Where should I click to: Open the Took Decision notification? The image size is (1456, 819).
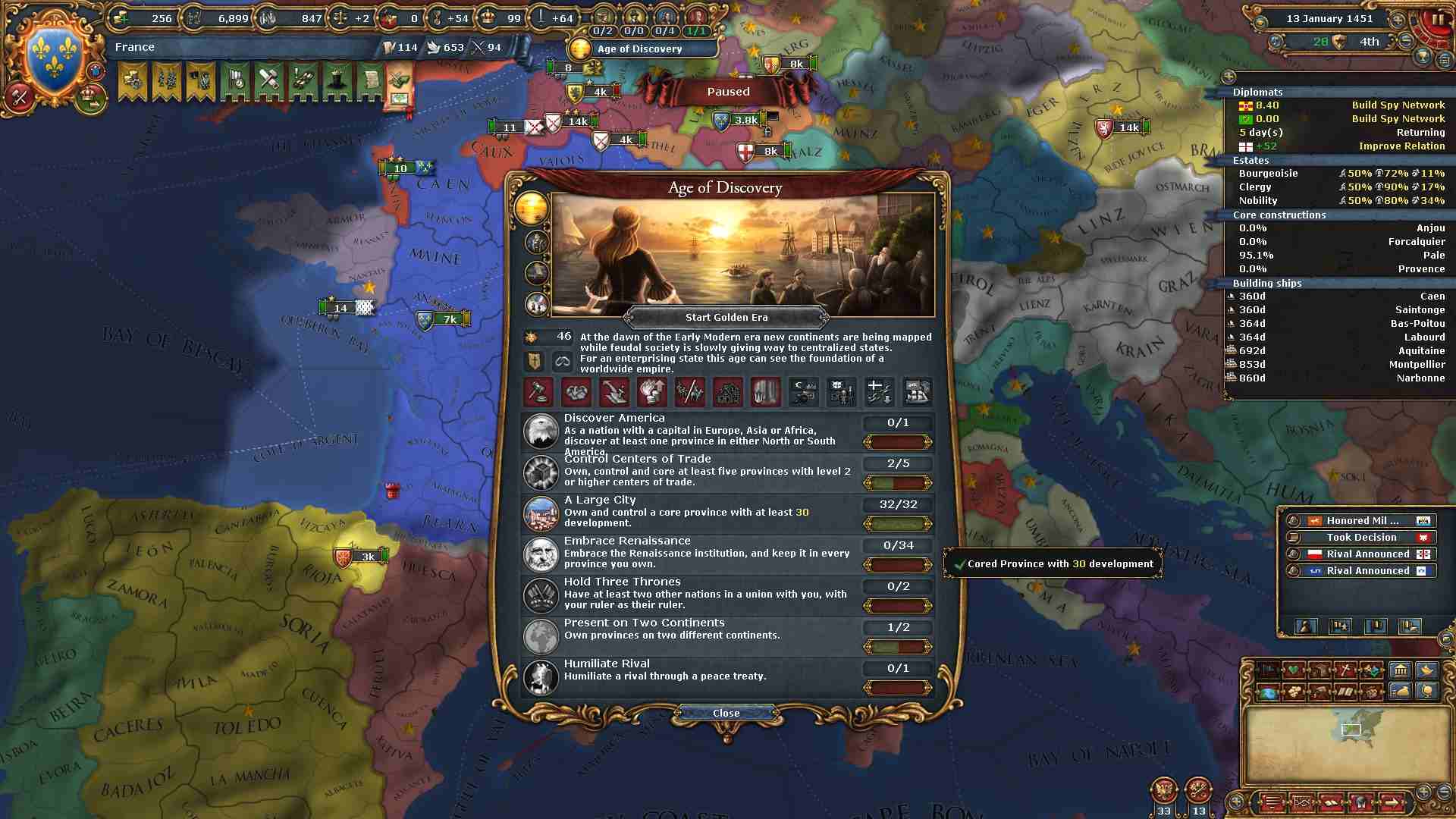[1360, 538]
